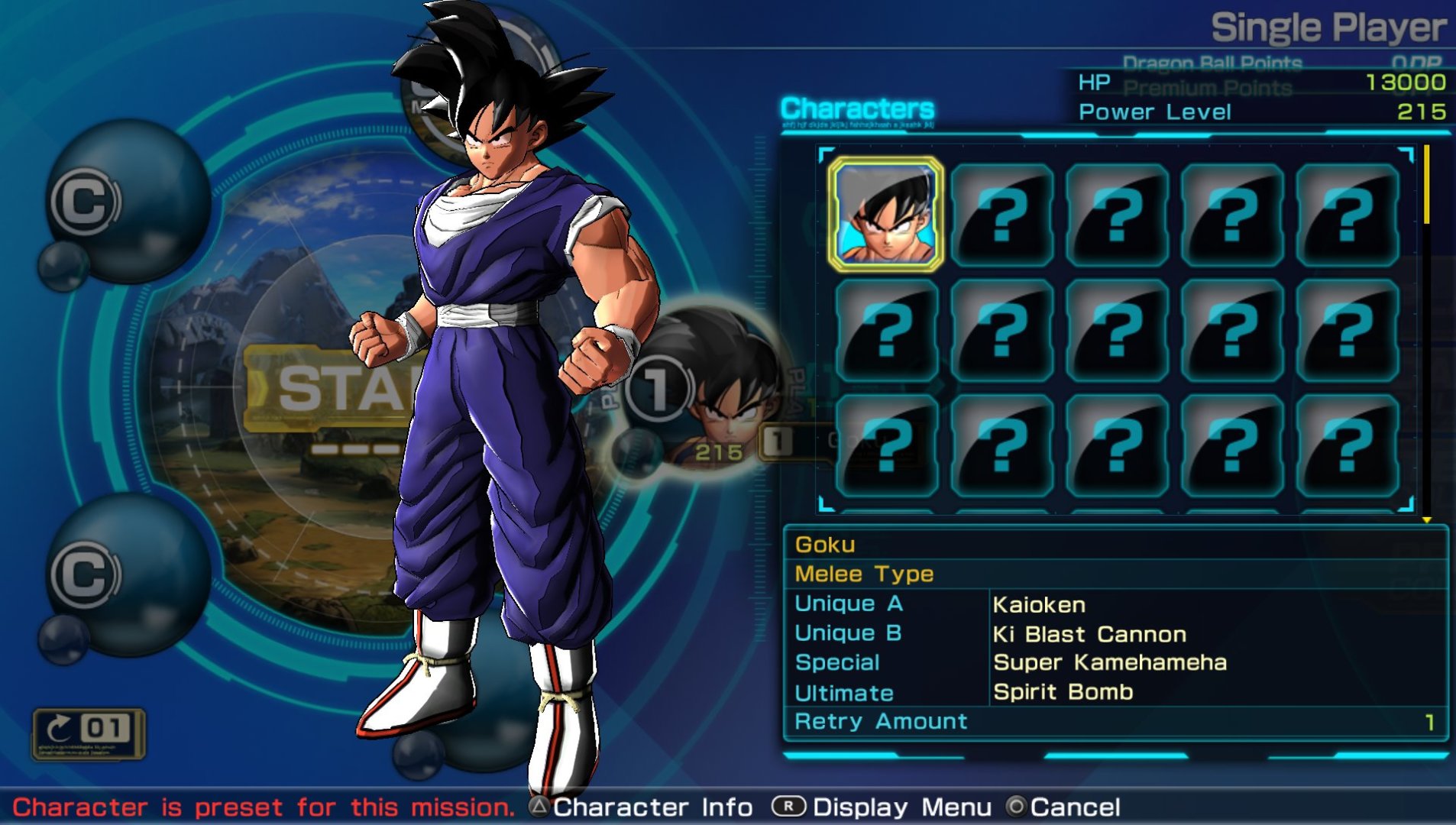Open the Characters panel header

(857, 109)
